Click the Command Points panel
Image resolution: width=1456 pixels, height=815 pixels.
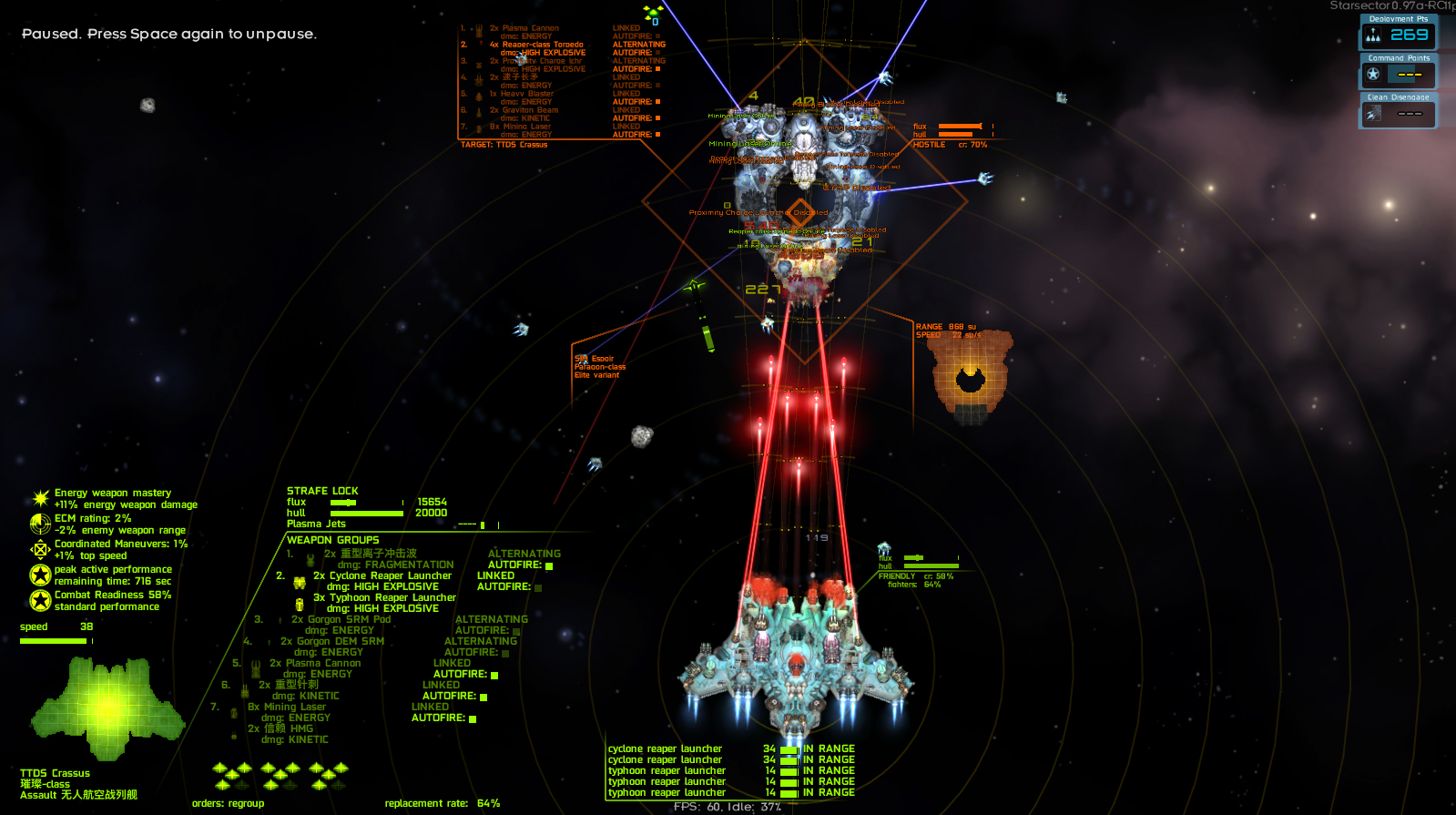pyautogui.click(x=1398, y=72)
